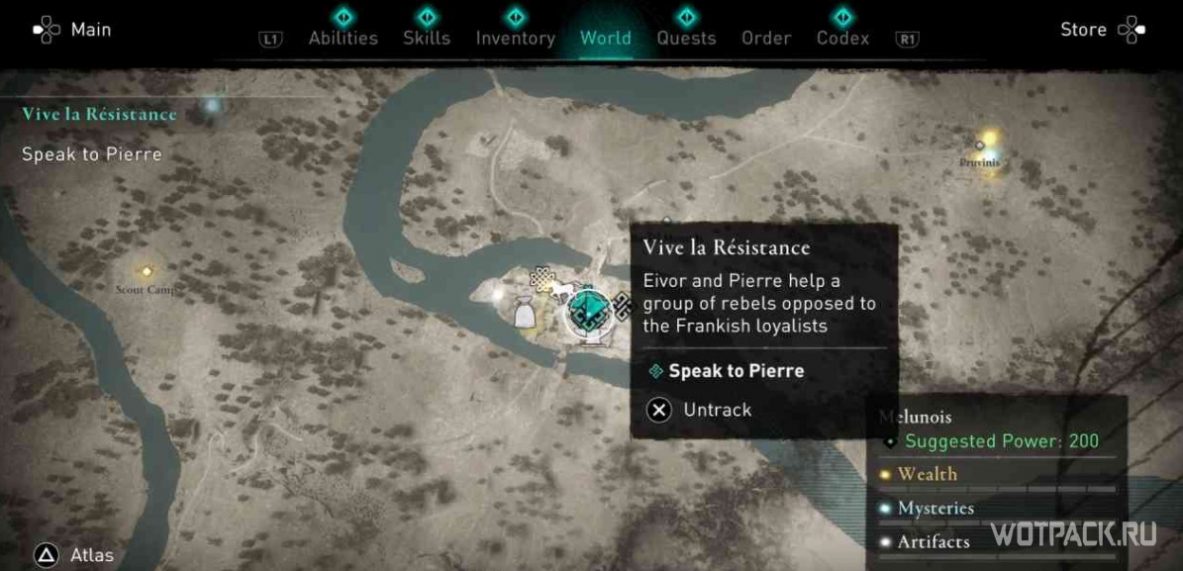Select the World tab
Image resolution: width=1183 pixels, height=571 pixels.
(605, 38)
